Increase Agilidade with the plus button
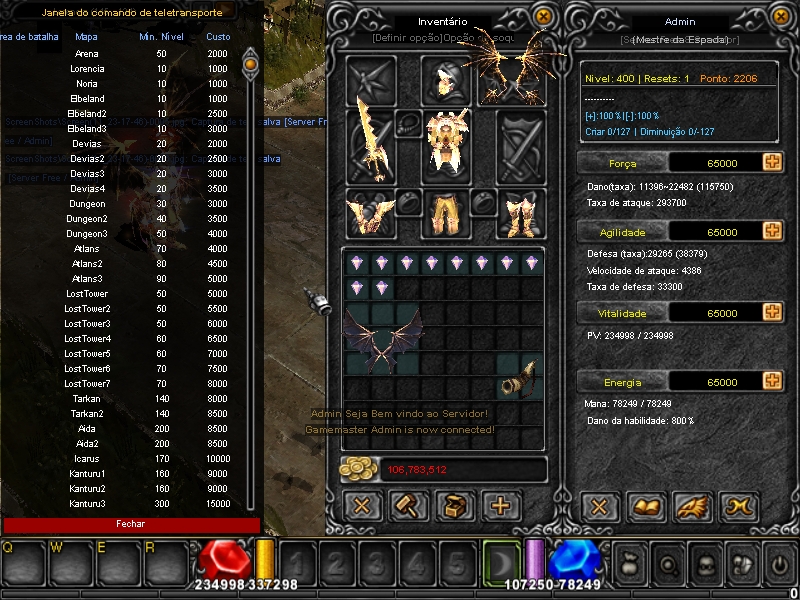 pos(772,232)
